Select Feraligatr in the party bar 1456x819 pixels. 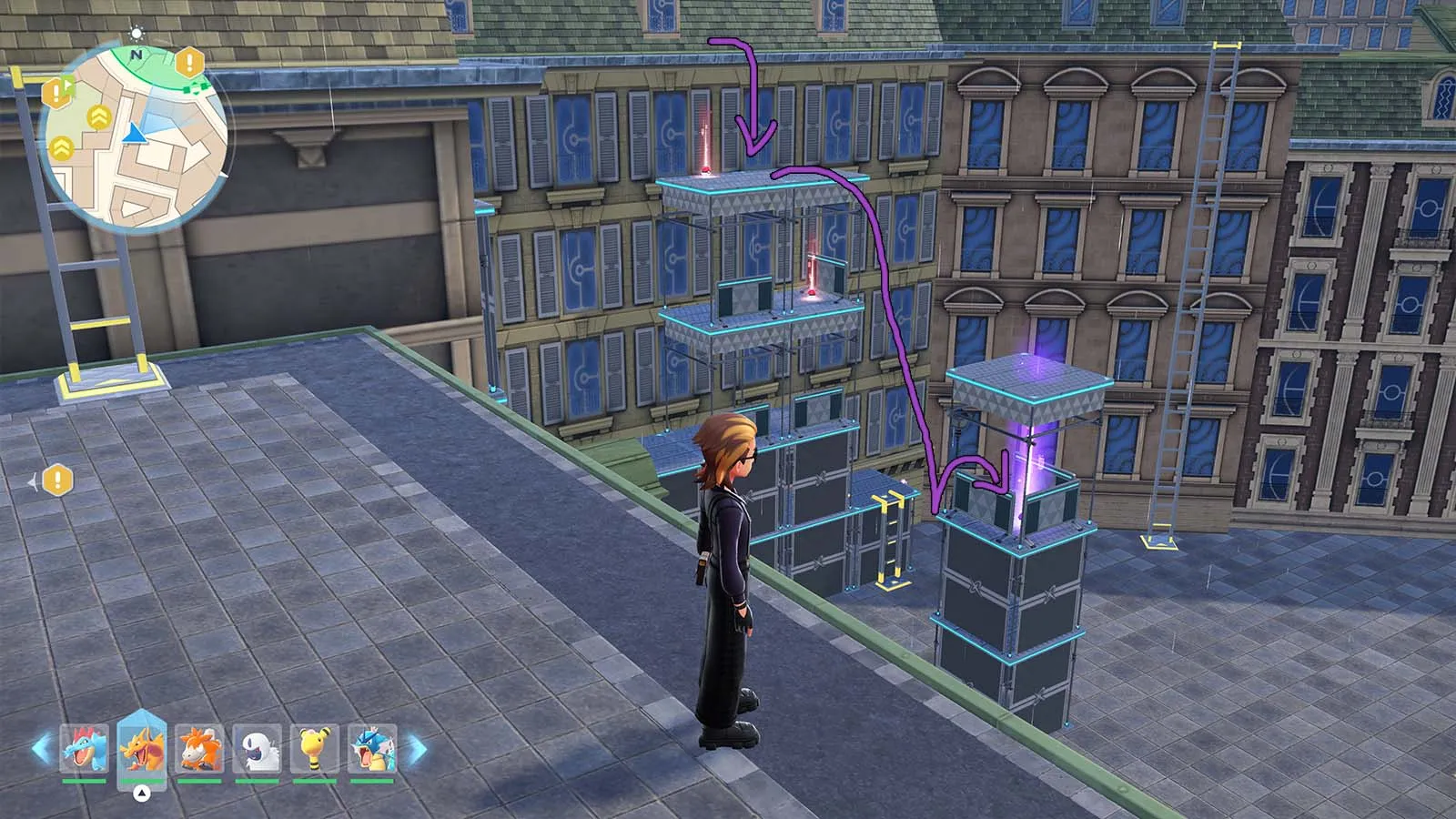[x=85, y=750]
